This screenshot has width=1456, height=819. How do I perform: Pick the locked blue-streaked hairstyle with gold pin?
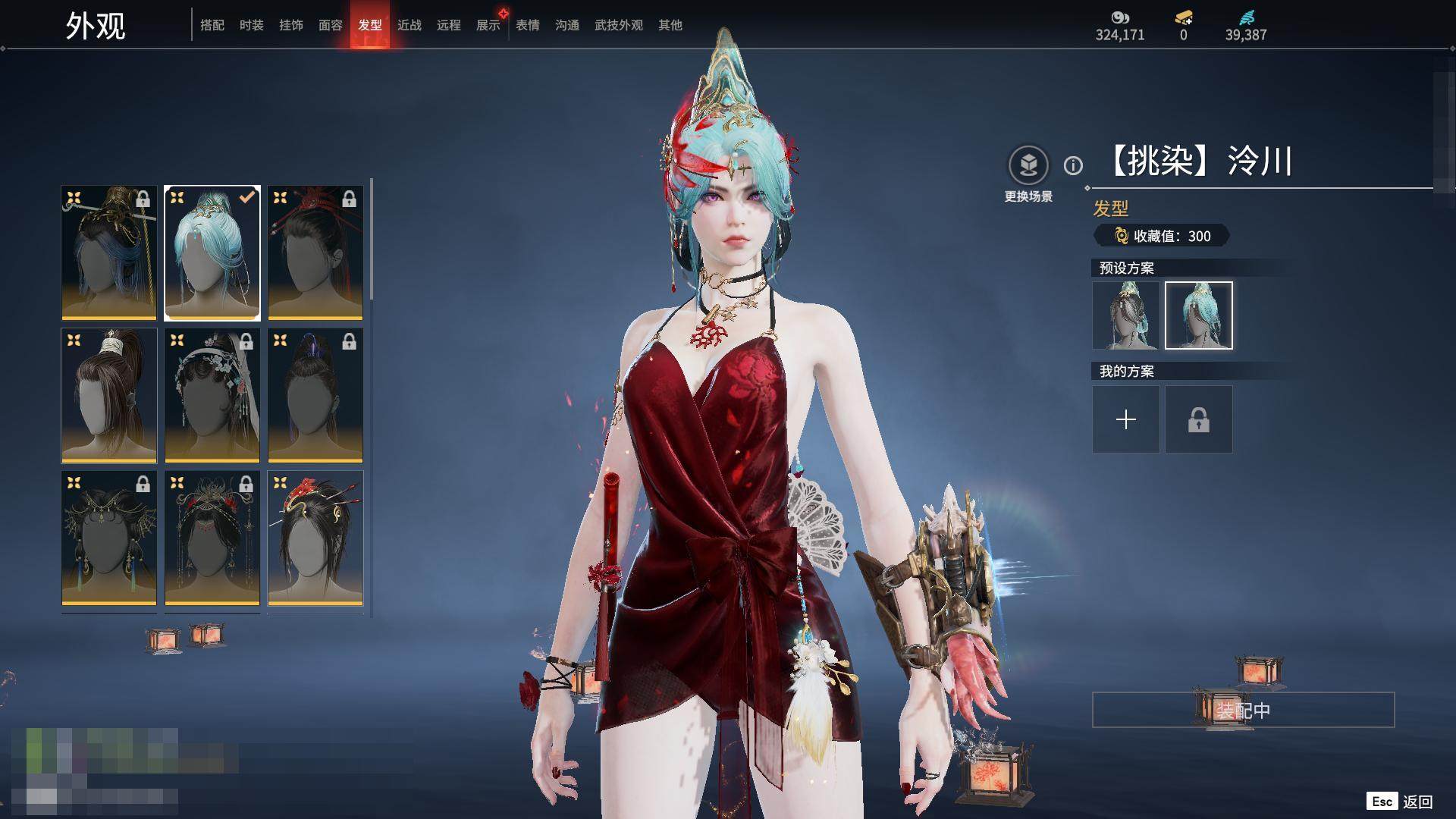point(109,253)
